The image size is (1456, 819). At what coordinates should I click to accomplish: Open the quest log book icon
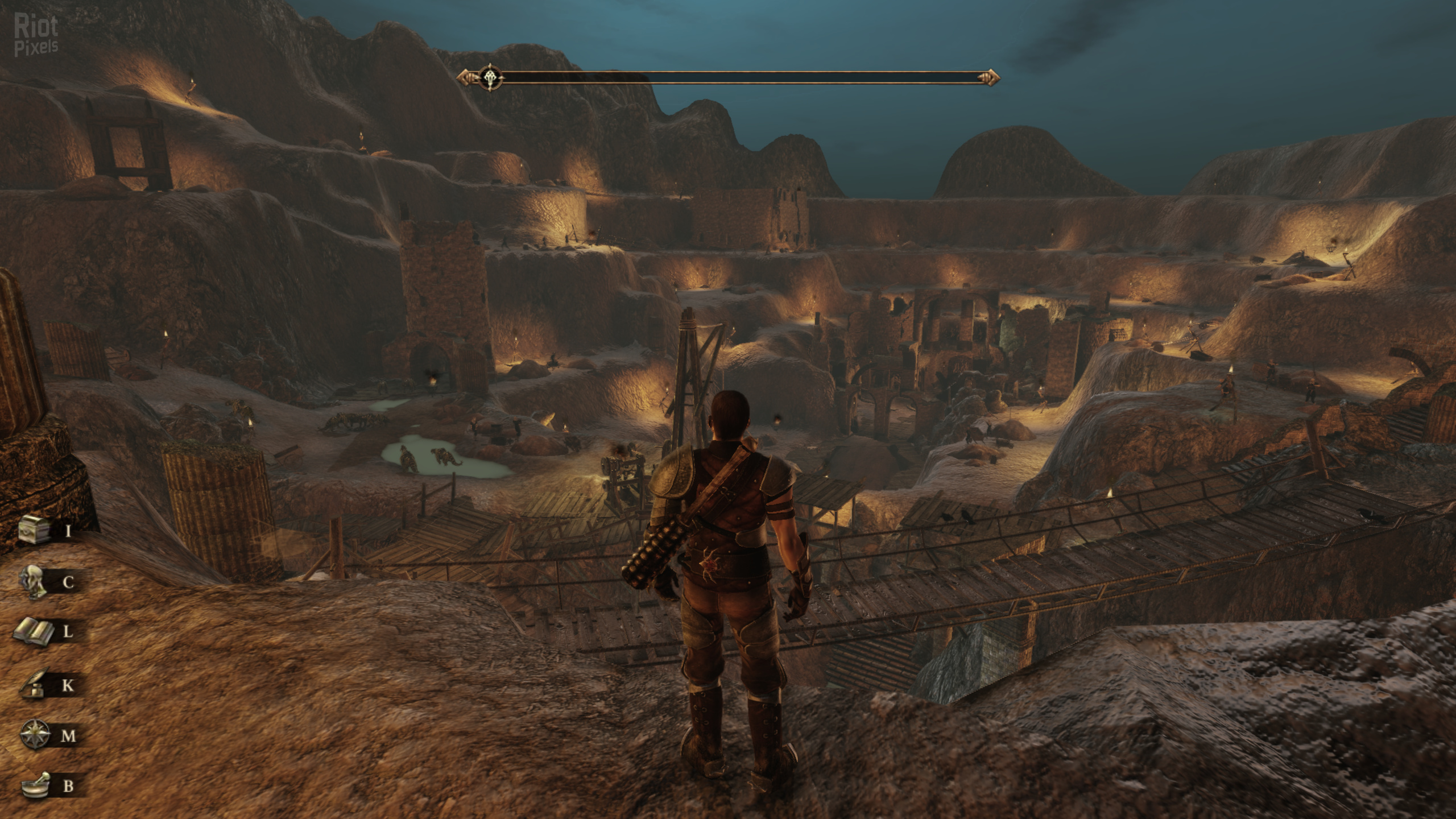point(34,632)
